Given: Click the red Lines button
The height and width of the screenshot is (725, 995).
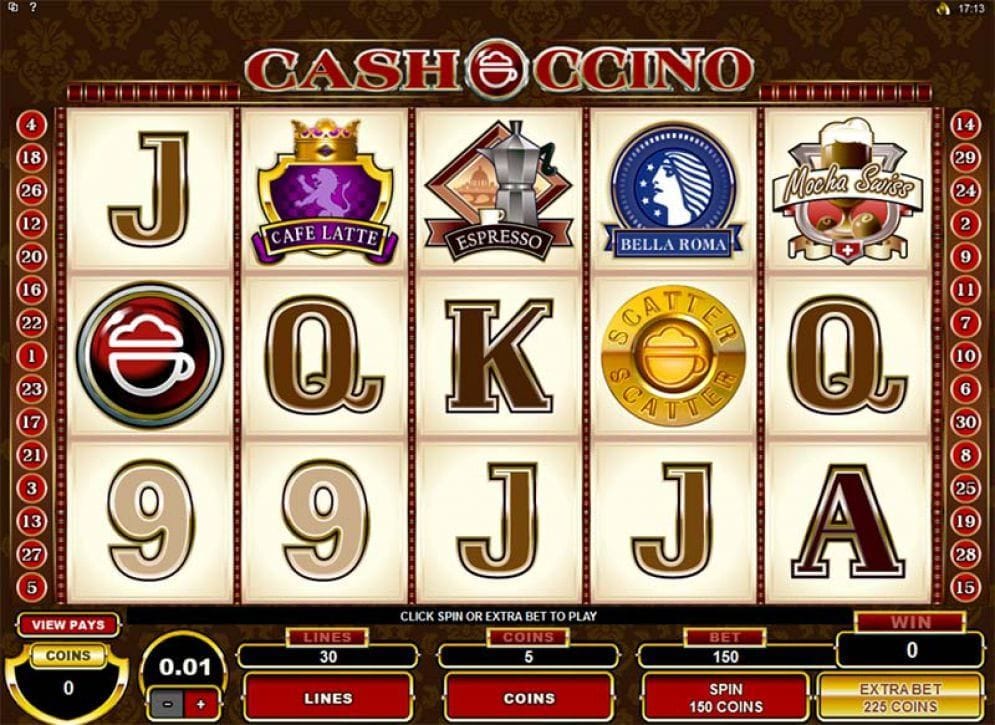Looking at the screenshot, I should (x=327, y=697).
